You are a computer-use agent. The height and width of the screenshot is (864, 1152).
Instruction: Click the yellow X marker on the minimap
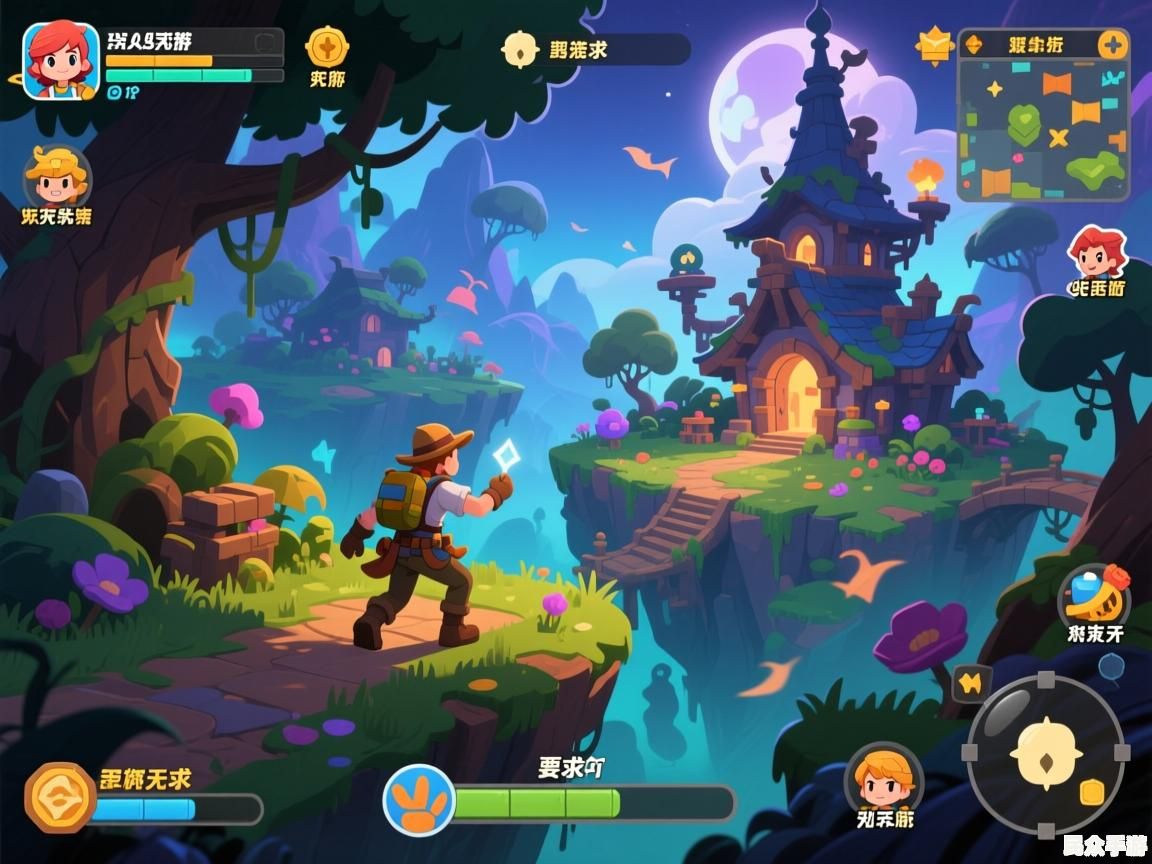click(1058, 137)
